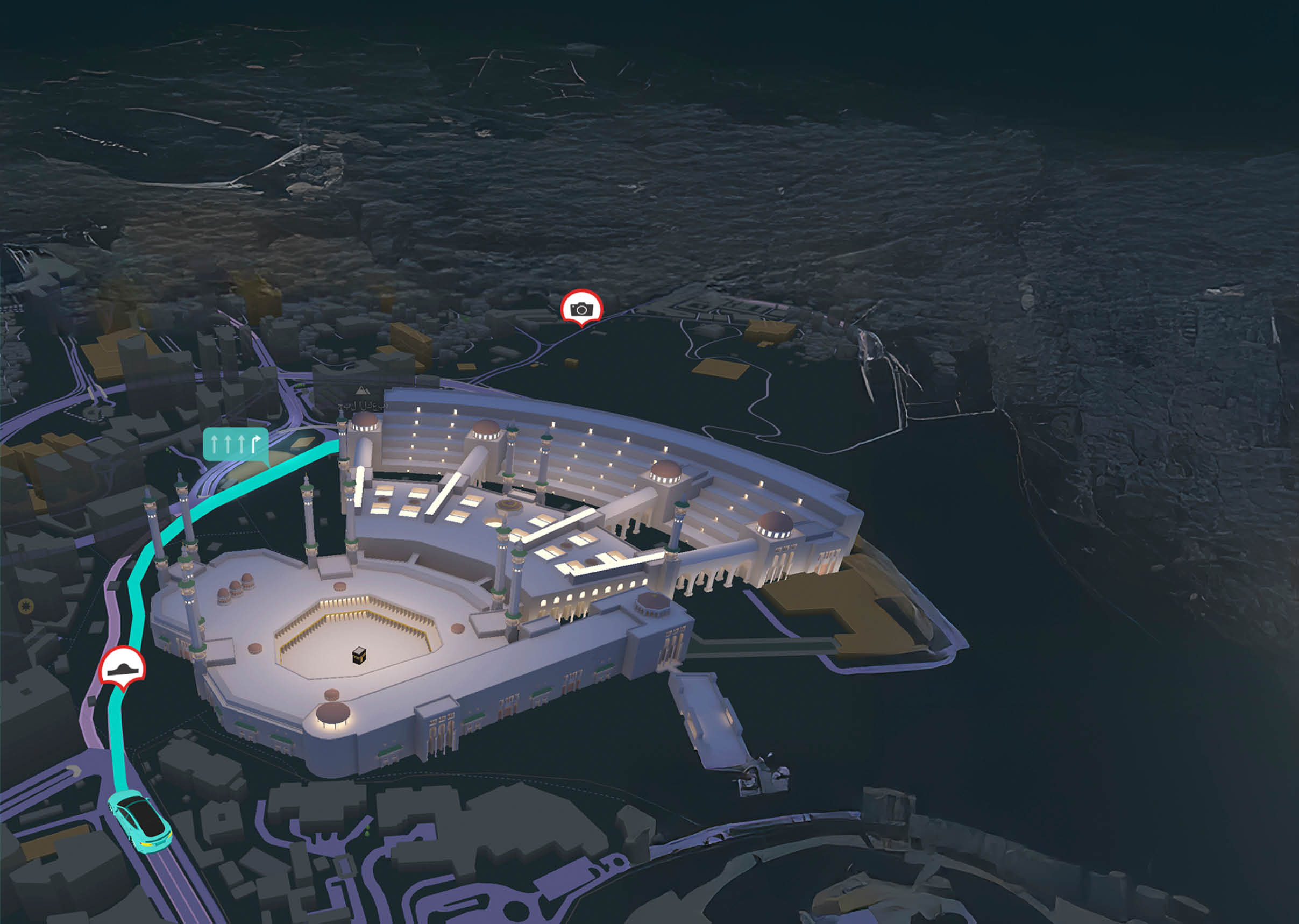The image size is (1299, 924).
Task: Select the speed camera map marker
Action: 581,308
